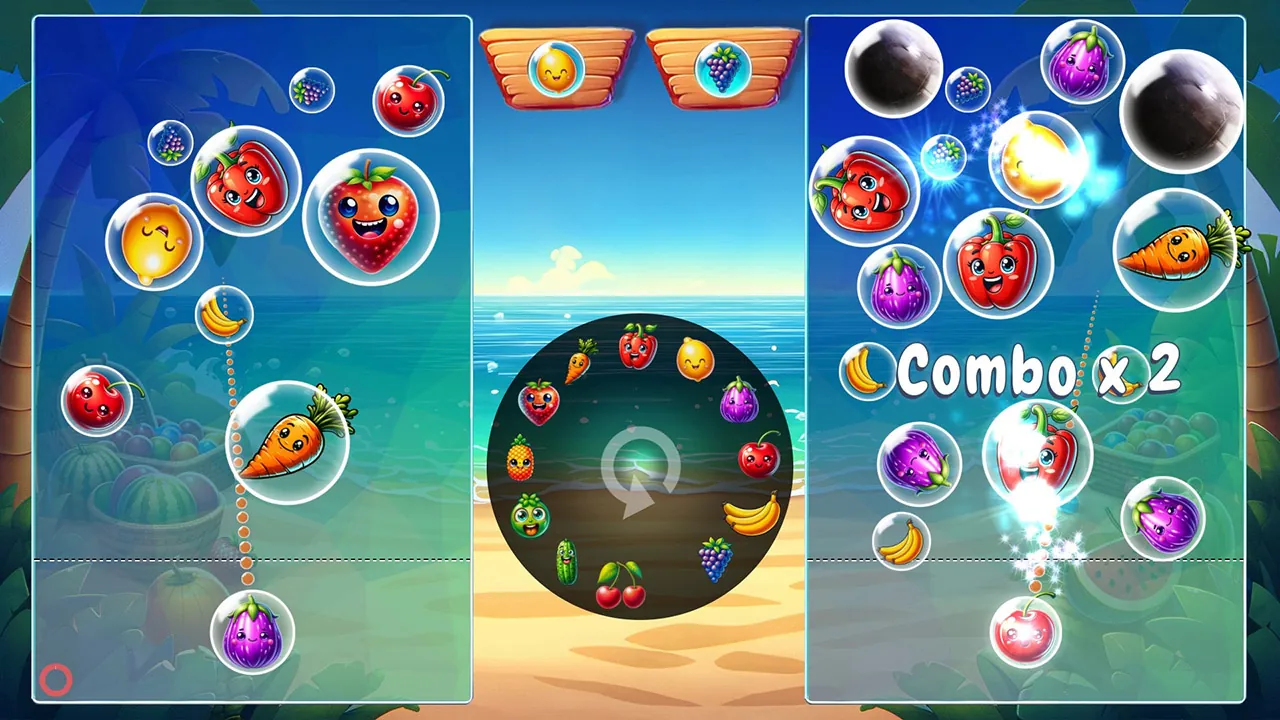Select the green lime icon on the wheel
The height and width of the screenshot is (720, 1280).
tap(533, 517)
